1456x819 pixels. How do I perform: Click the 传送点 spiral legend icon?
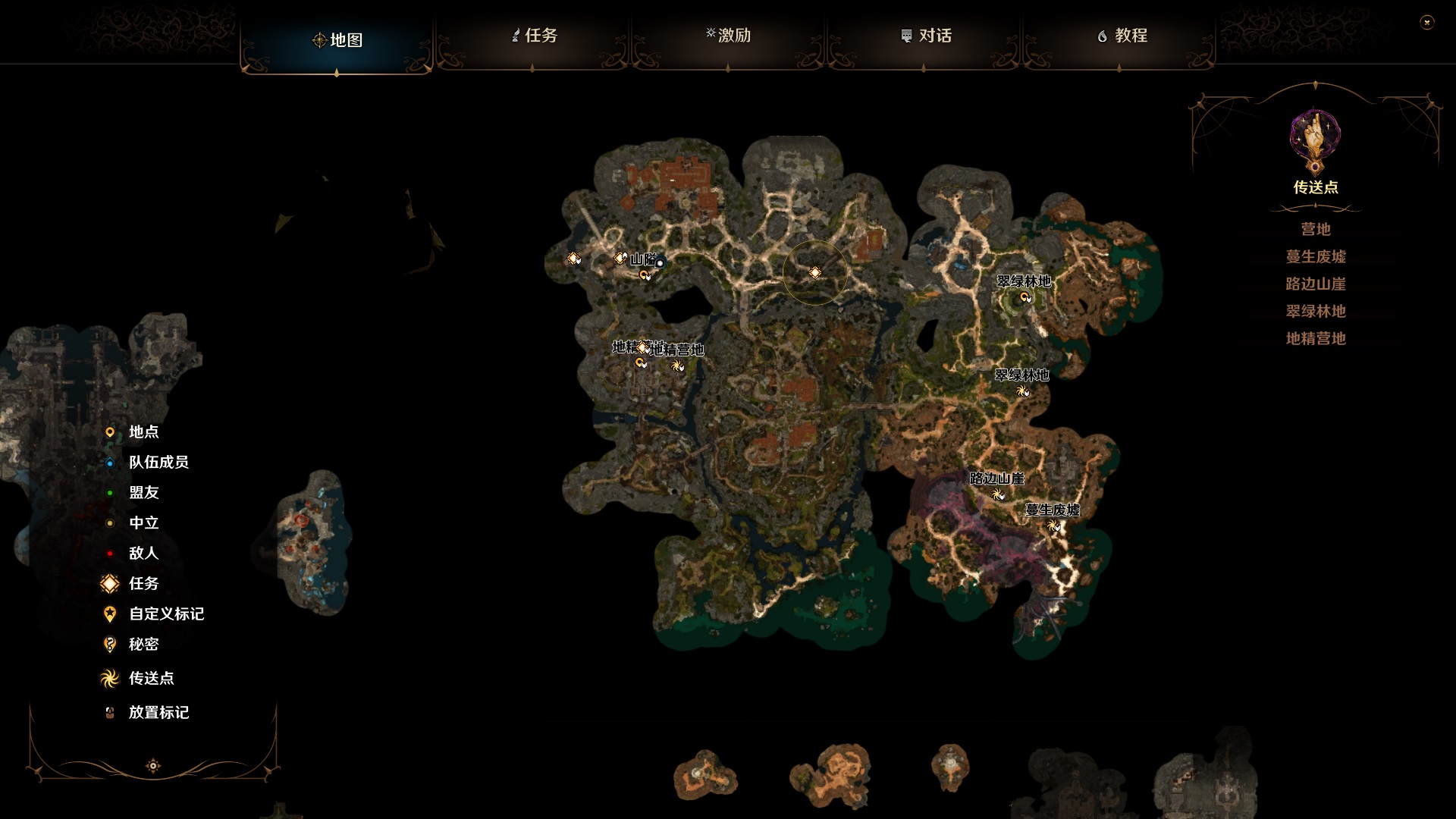point(109,679)
